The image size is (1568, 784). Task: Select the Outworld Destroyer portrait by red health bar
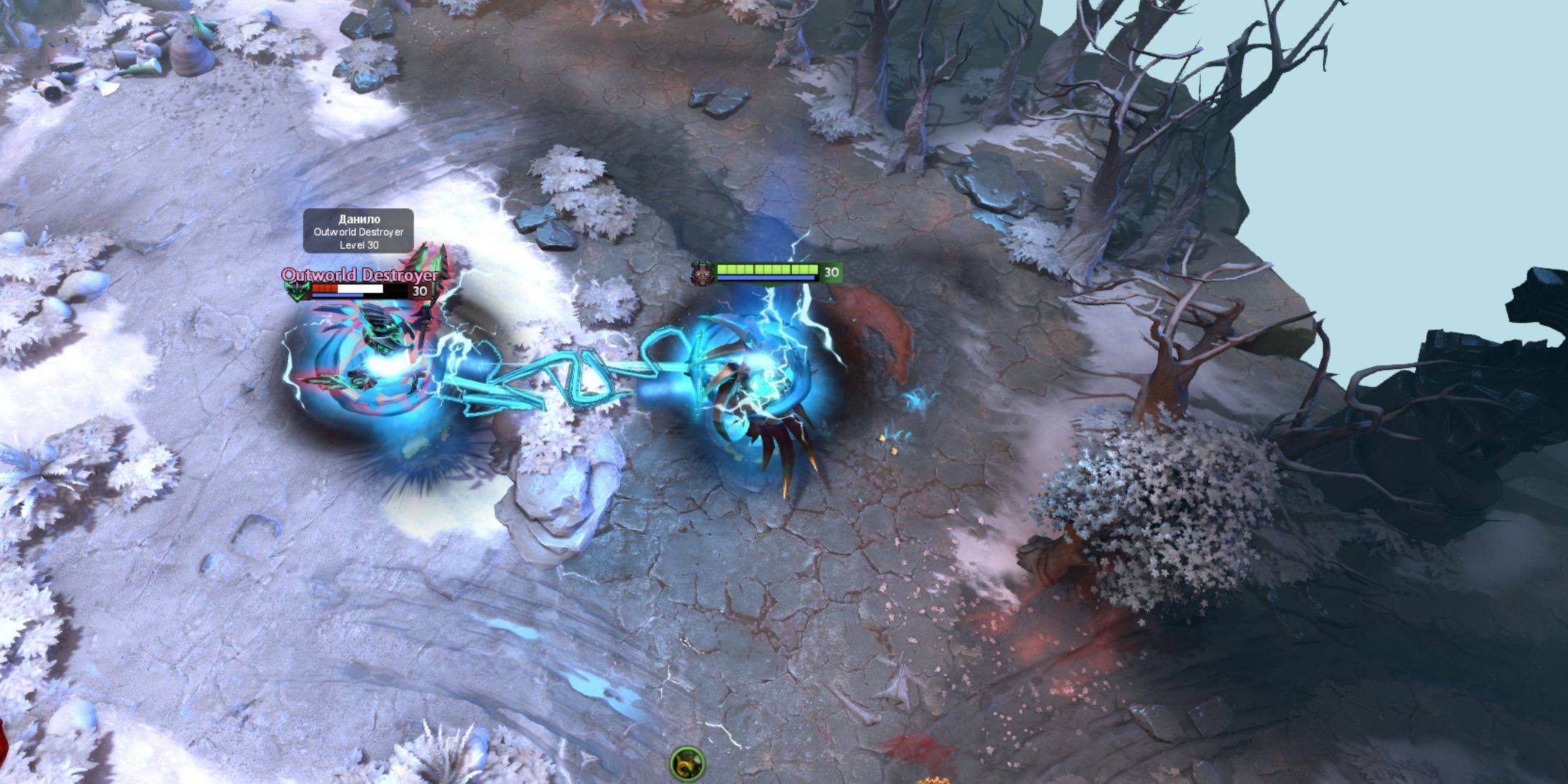[x=296, y=291]
